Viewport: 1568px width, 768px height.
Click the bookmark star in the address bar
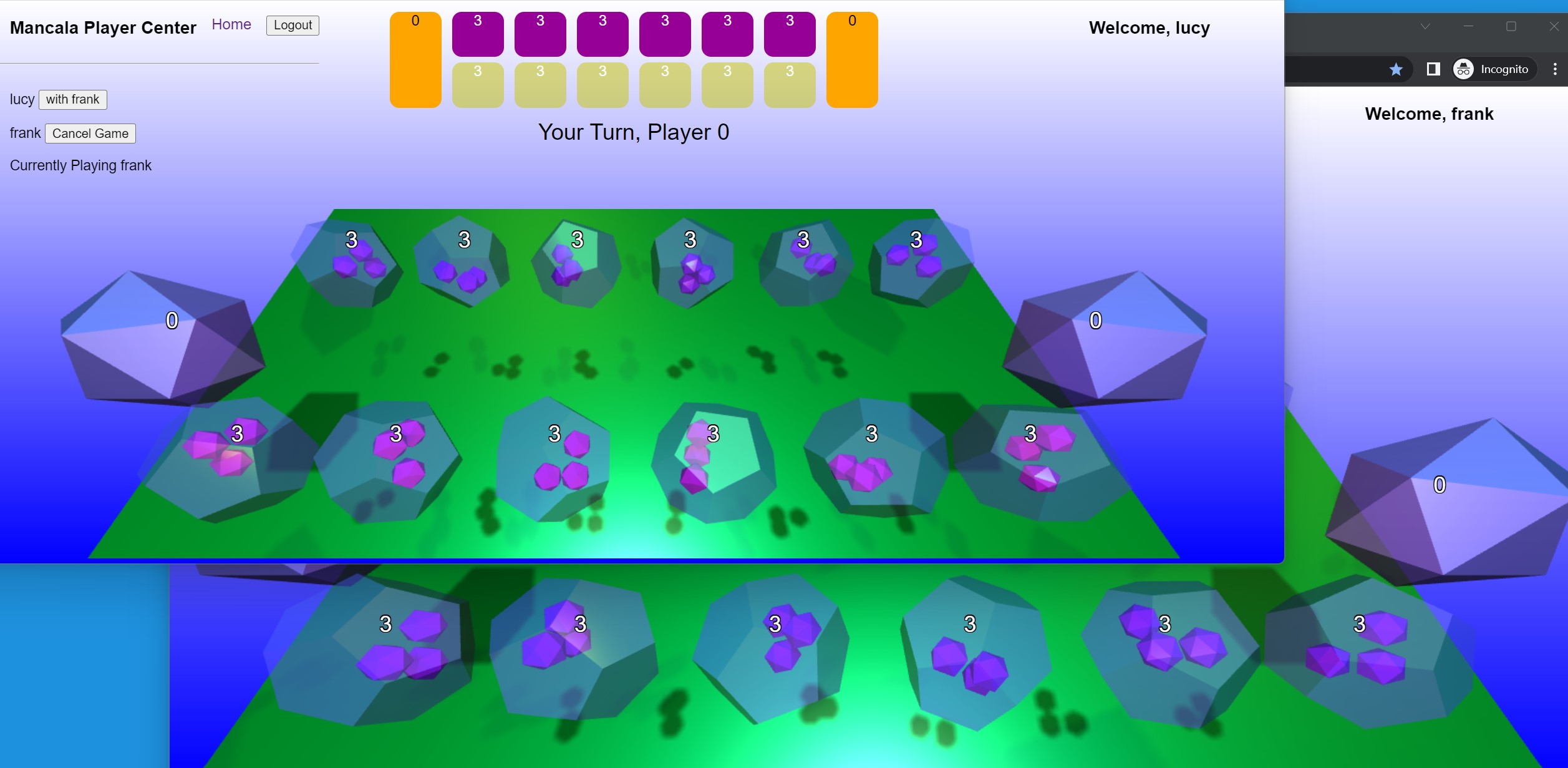[1396, 69]
